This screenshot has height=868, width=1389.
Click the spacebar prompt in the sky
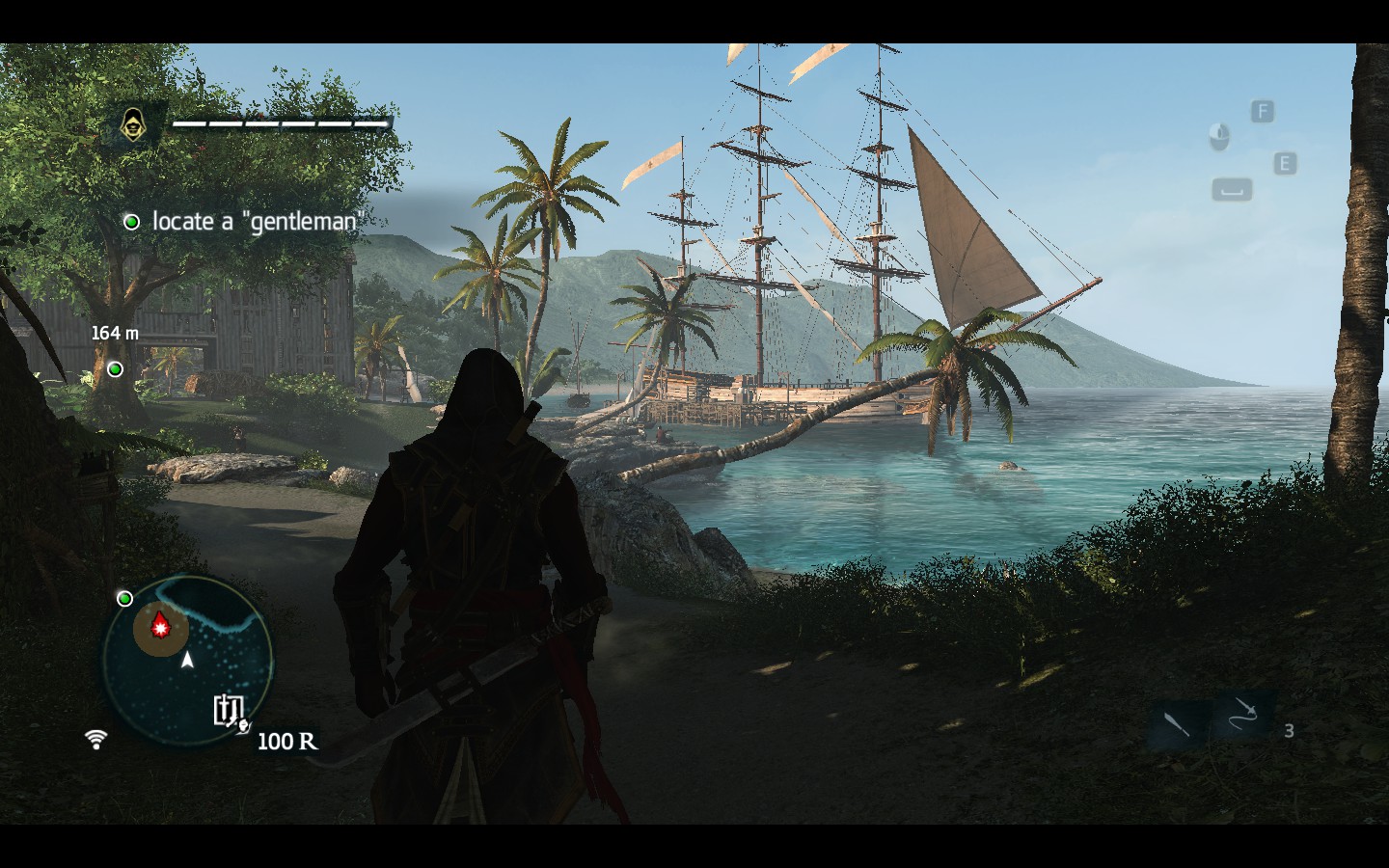point(1232,189)
